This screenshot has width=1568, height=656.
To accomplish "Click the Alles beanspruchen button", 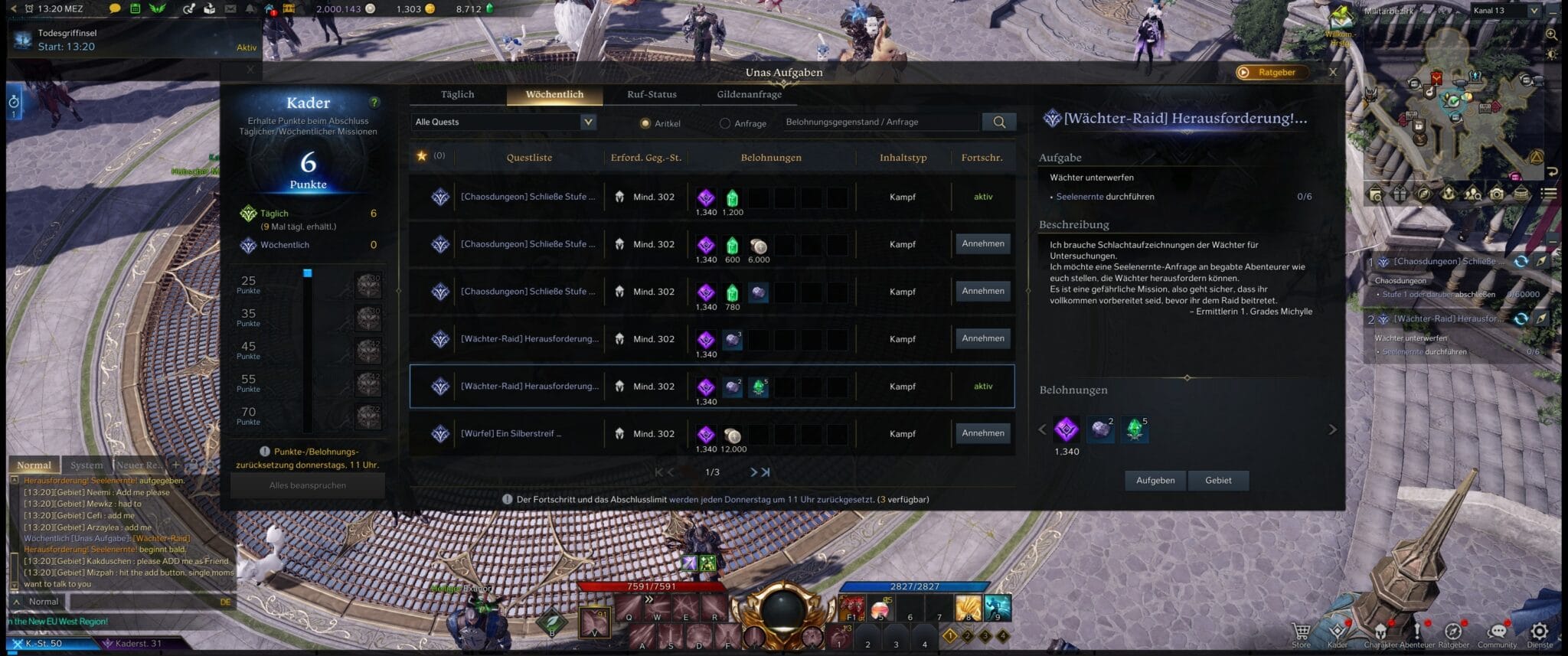I will [x=308, y=485].
